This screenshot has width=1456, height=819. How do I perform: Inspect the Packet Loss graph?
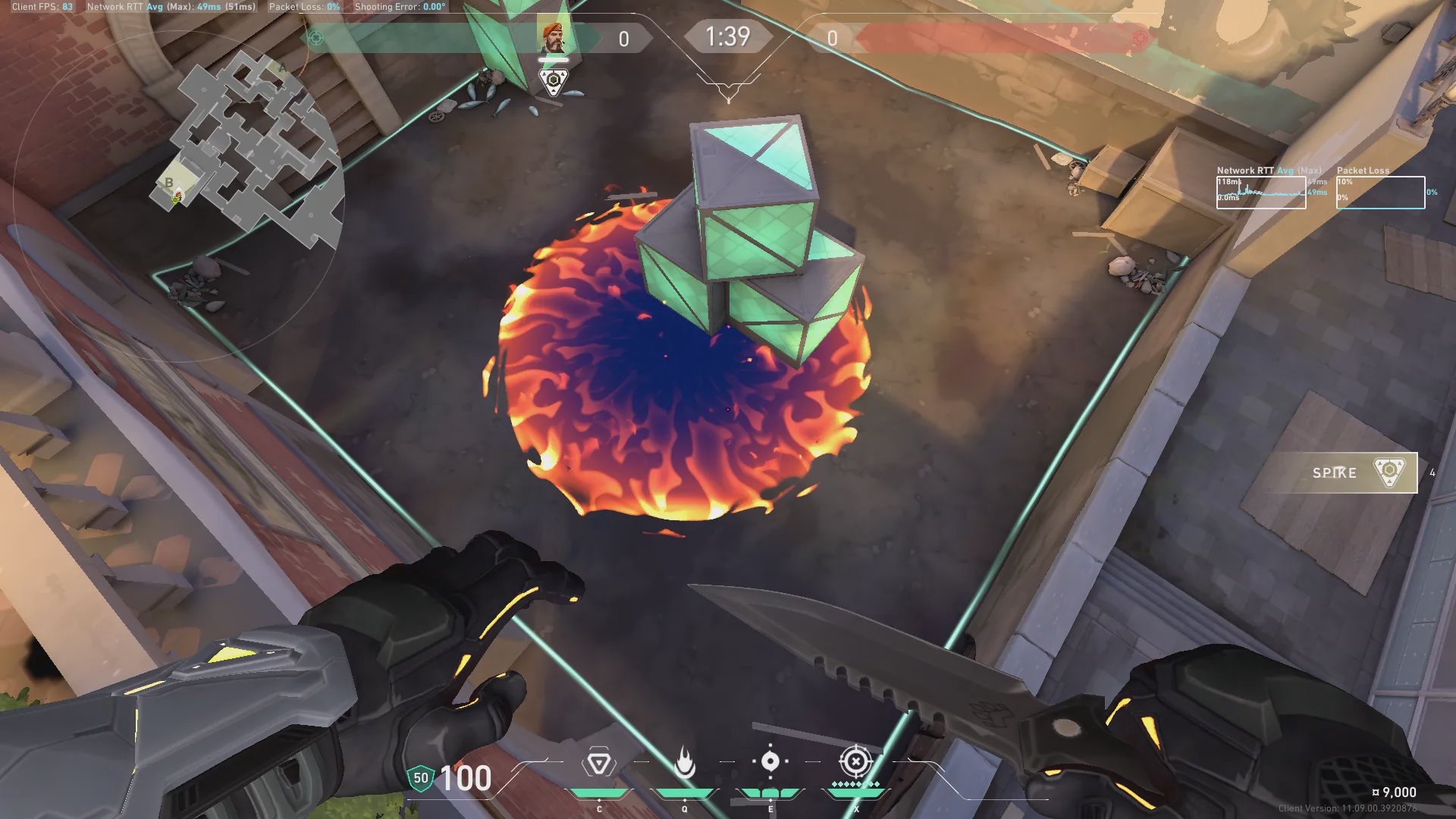1380,193
